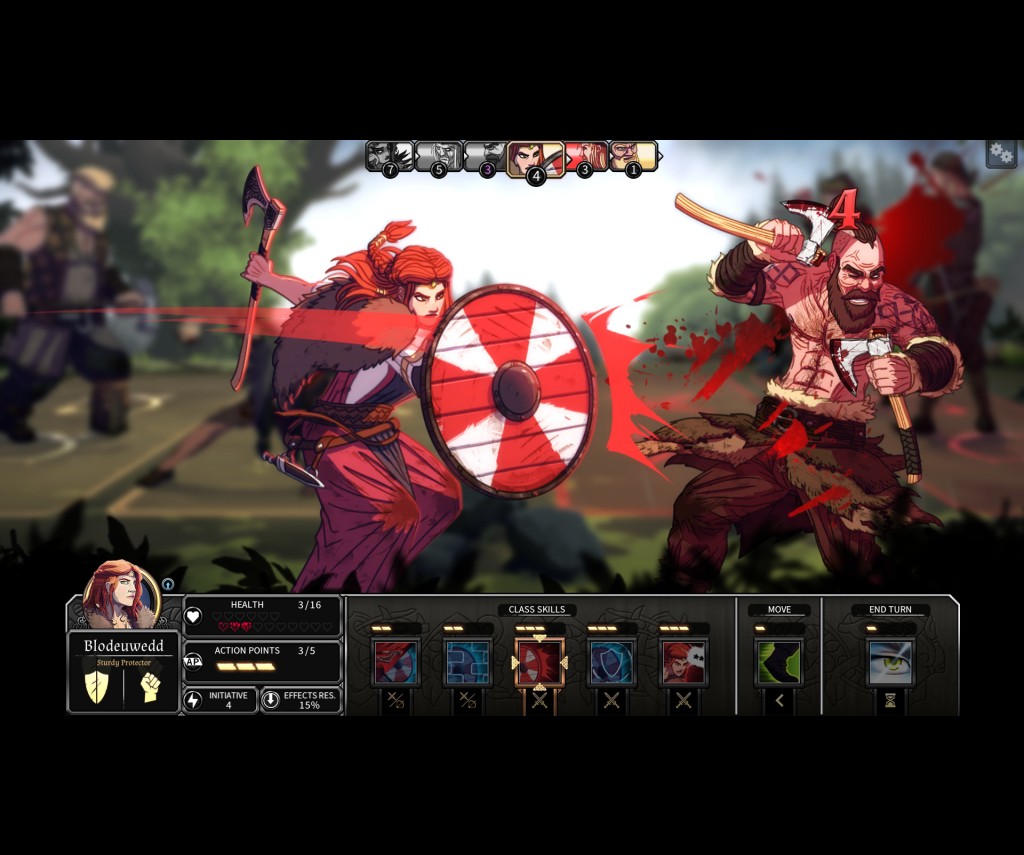Choose the initiative 1 bearded man portrait
Image resolution: width=1024 pixels, height=855 pixels.
tap(634, 156)
